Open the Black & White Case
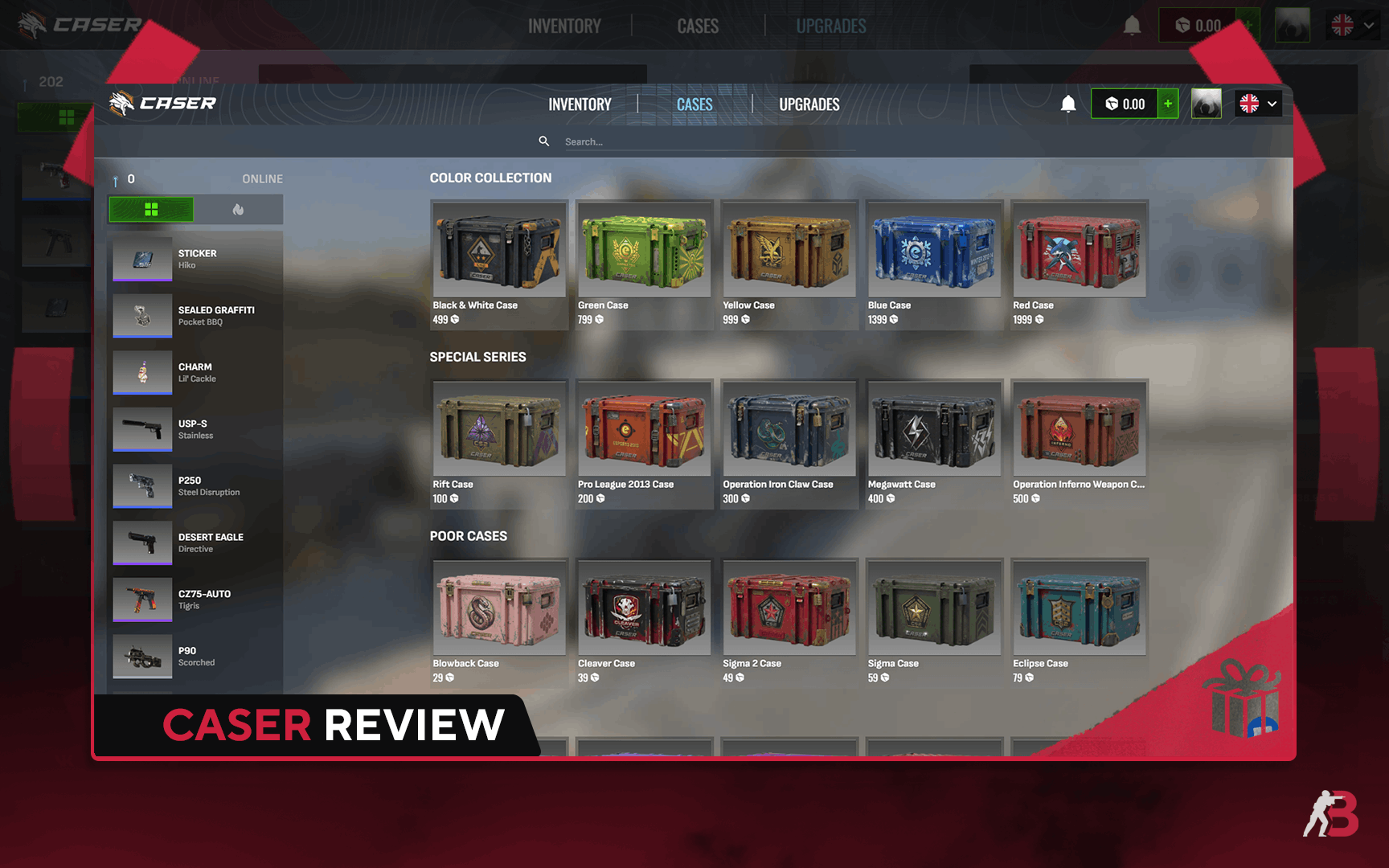The image size is (1389, 868). click(498, 264)
